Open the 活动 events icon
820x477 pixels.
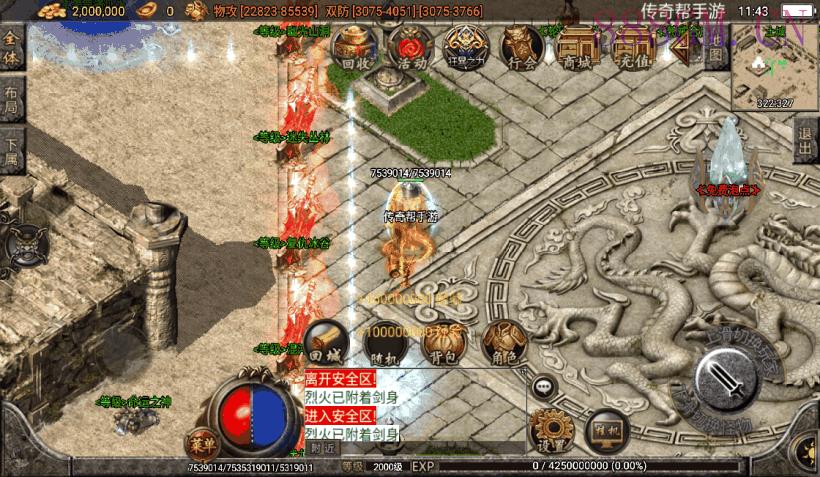[x=409, y=47]
